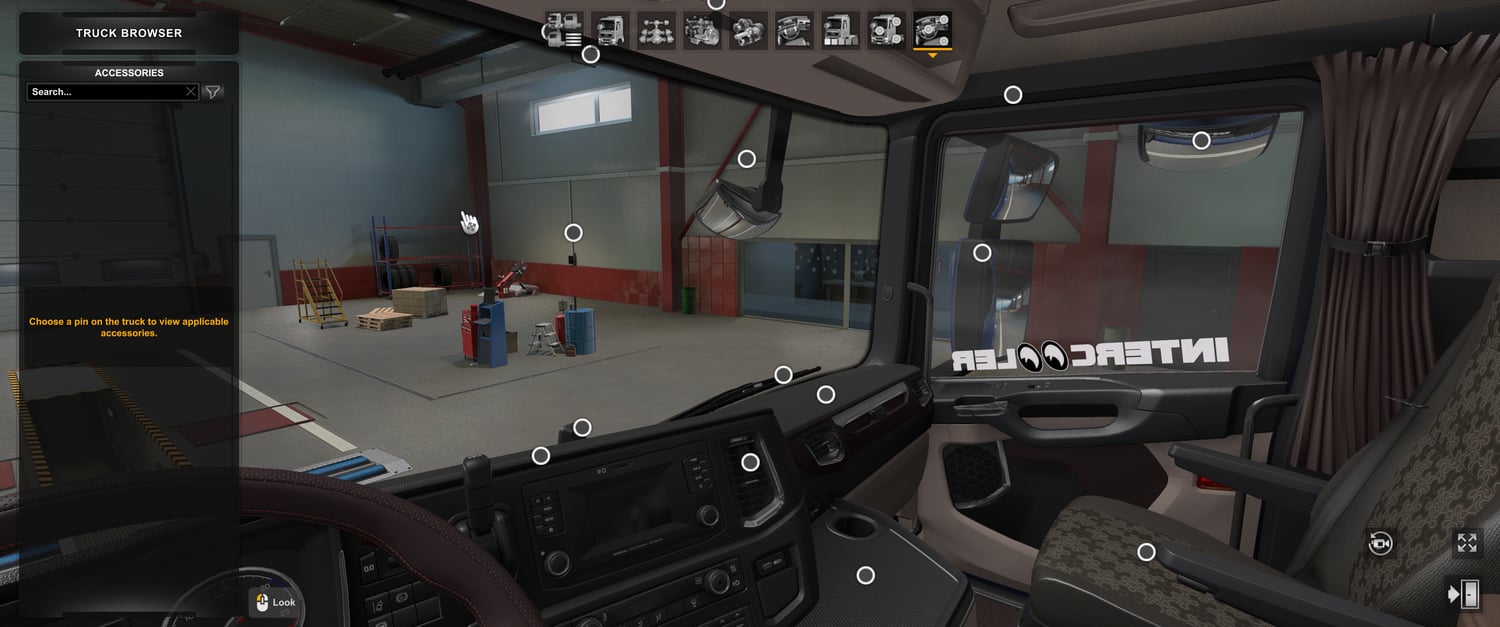The height and width of the screenshot is (627, 1500).
Task: Focus the accessories Search field
Action: [105, 92]
